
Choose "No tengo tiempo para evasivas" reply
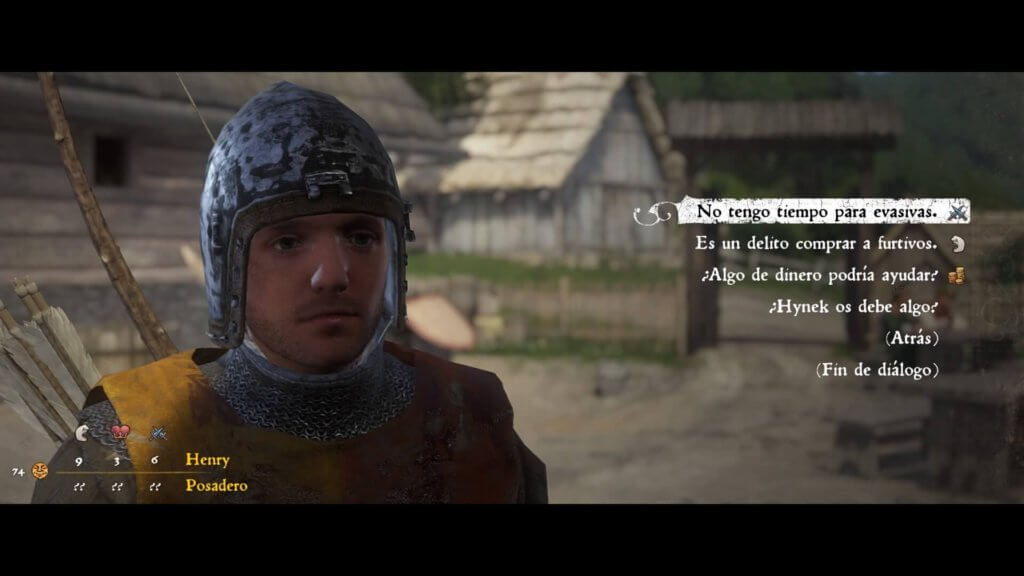(x=816, y=212)
